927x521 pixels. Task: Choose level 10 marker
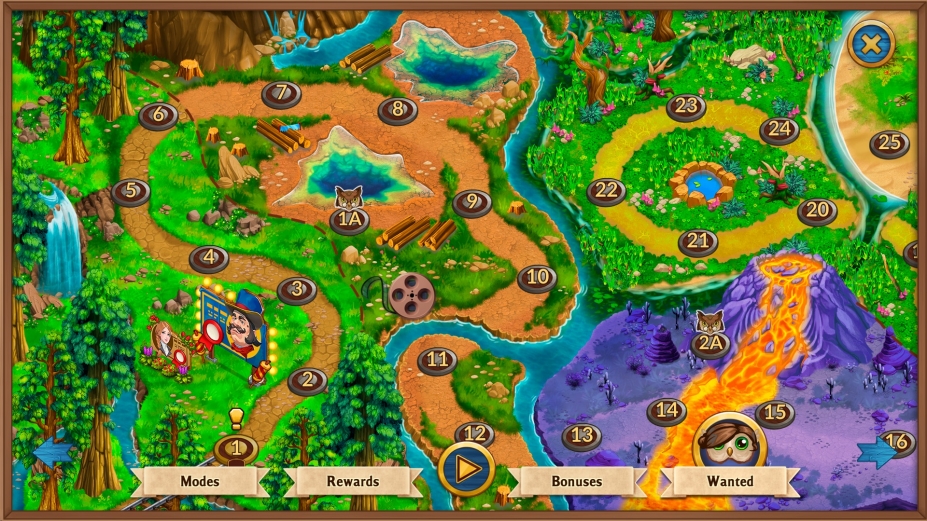coord(537,277)
